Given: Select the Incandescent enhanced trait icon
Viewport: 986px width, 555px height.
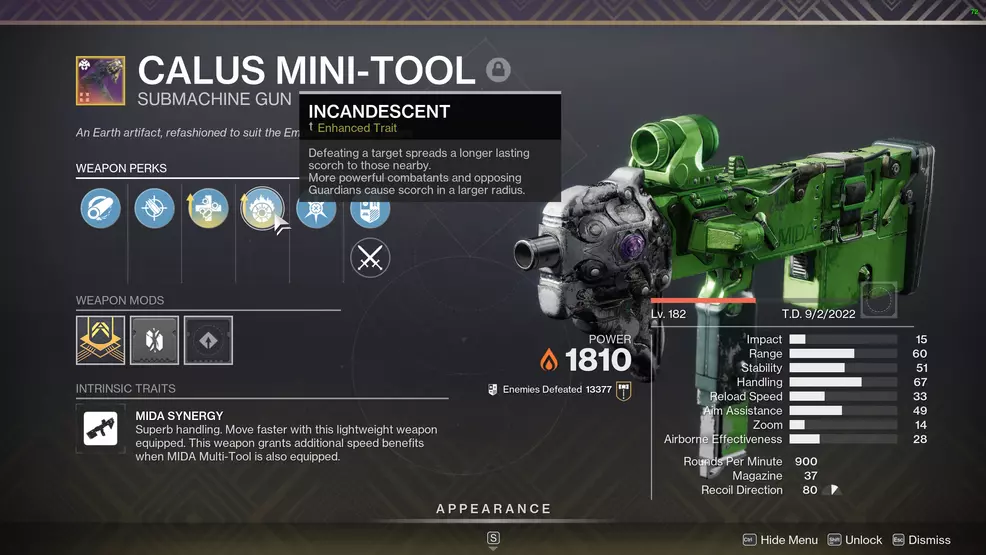Looking at the screenshot, I should pyautogui.click(x=262, y=209).
